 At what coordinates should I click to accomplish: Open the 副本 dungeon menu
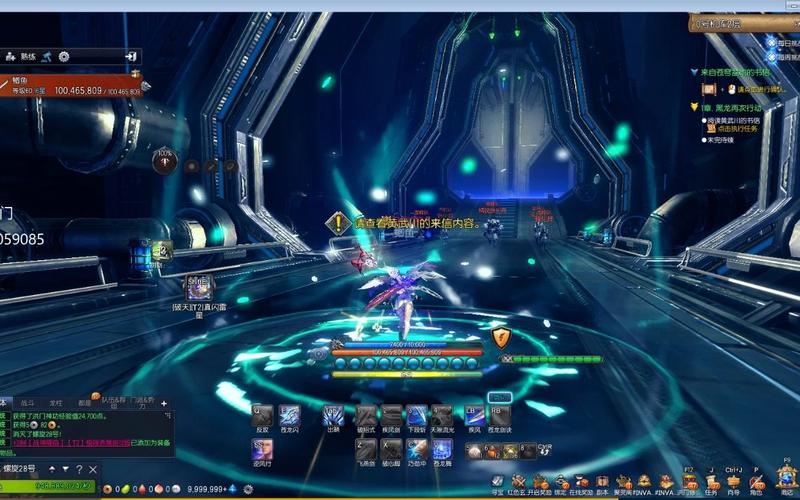pos(602,482)
